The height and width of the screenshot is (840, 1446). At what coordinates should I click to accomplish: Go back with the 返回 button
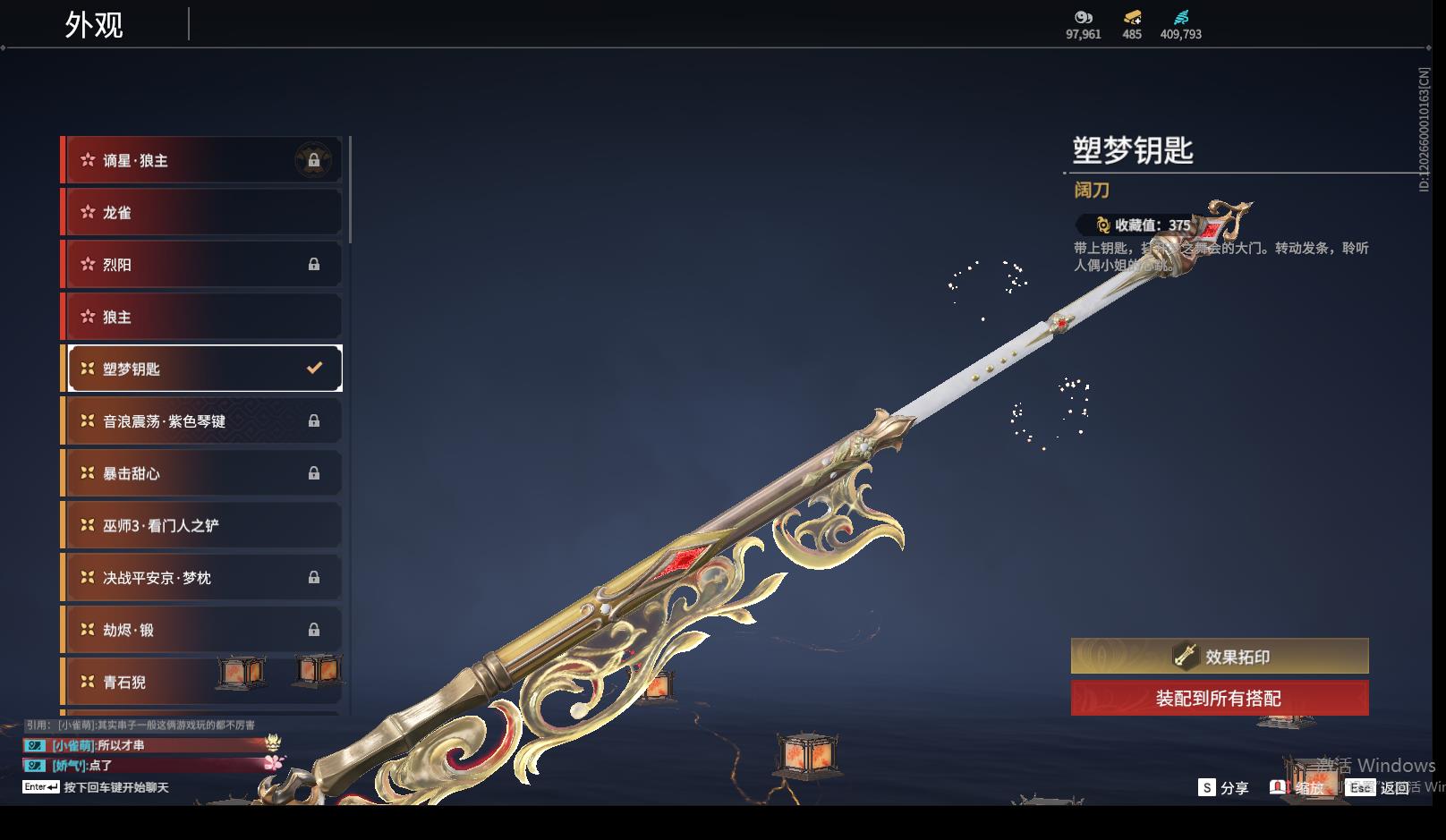point(1383,788)
